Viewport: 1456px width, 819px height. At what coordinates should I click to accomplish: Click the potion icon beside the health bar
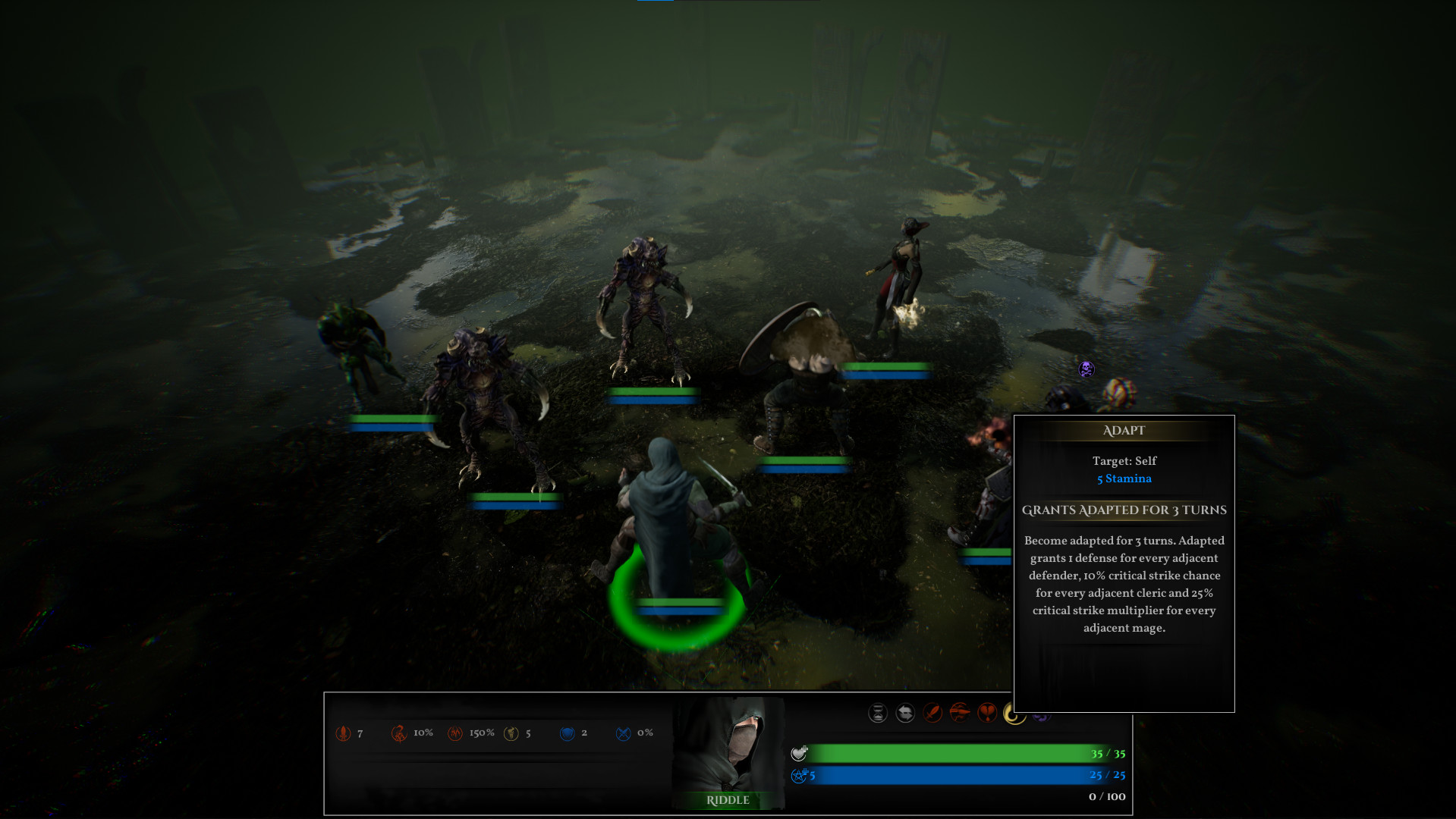[800, 753]
